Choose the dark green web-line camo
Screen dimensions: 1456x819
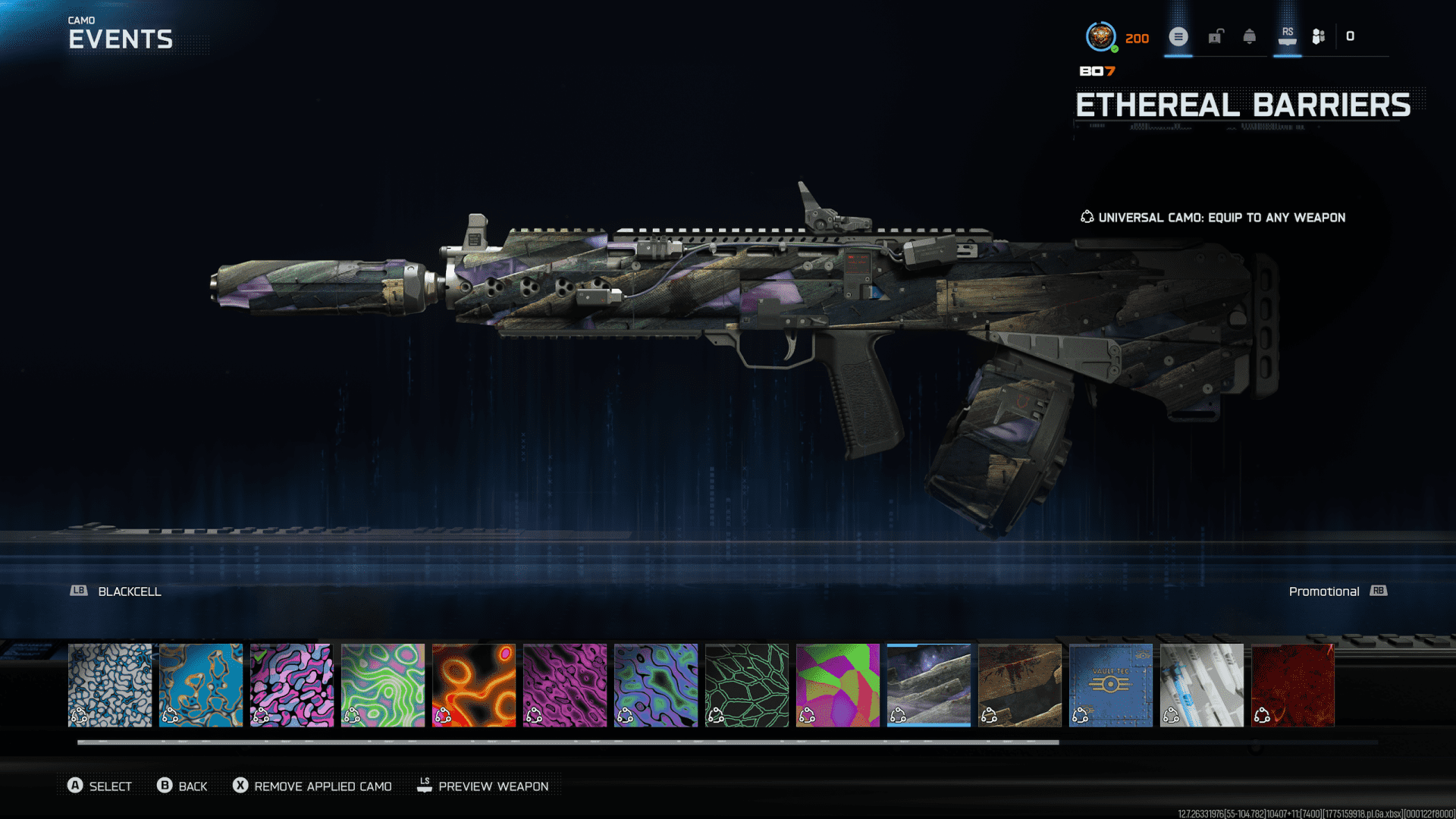click(747, 685)
